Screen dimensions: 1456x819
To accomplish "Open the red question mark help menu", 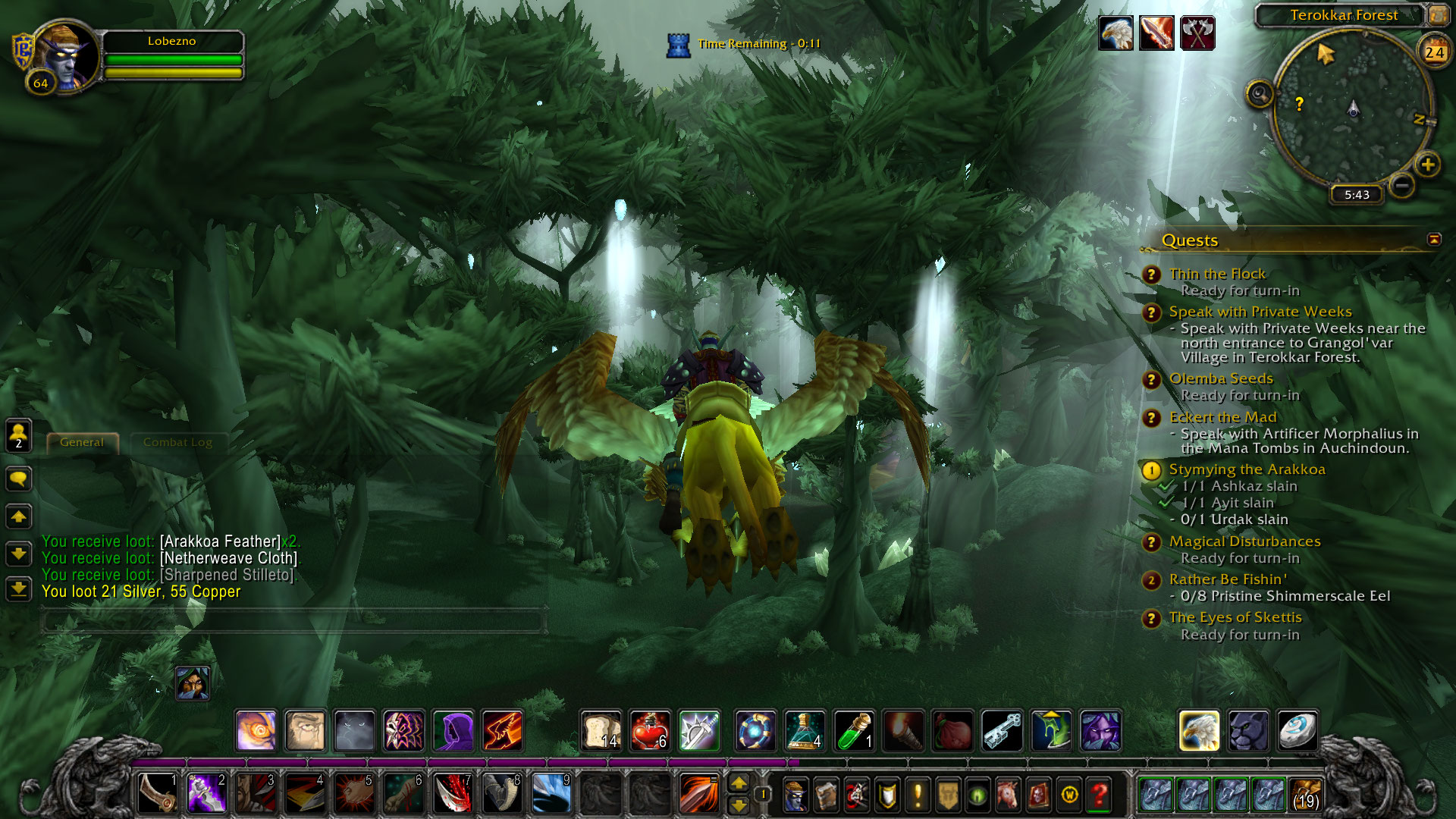I will pyautogui.click(x=1099, y=795).
